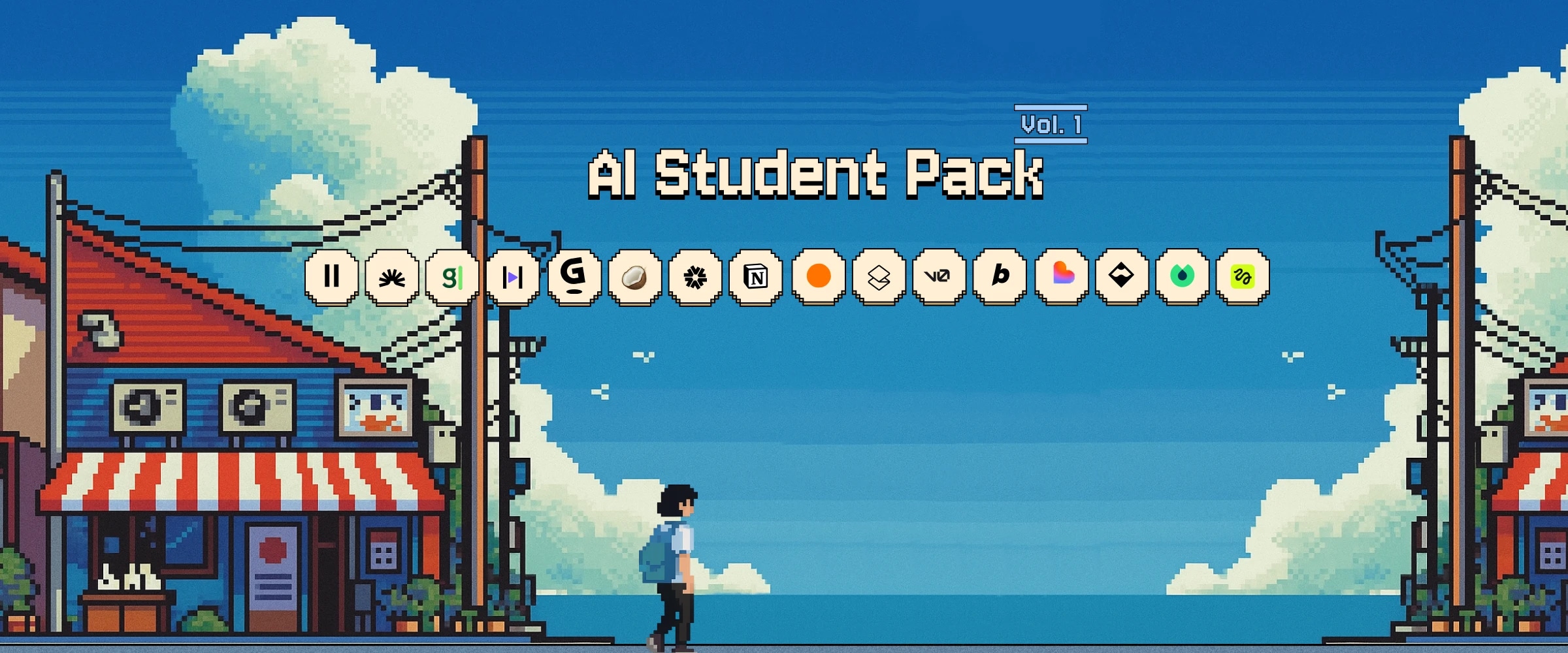The width and height of the screenshot is (1568, 653).
Task: Click the coconut icon
Action: [634, 278]
